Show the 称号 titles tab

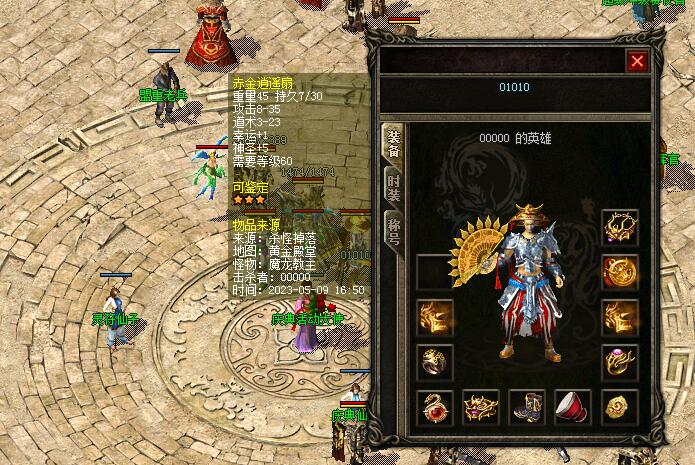[394, 230]
